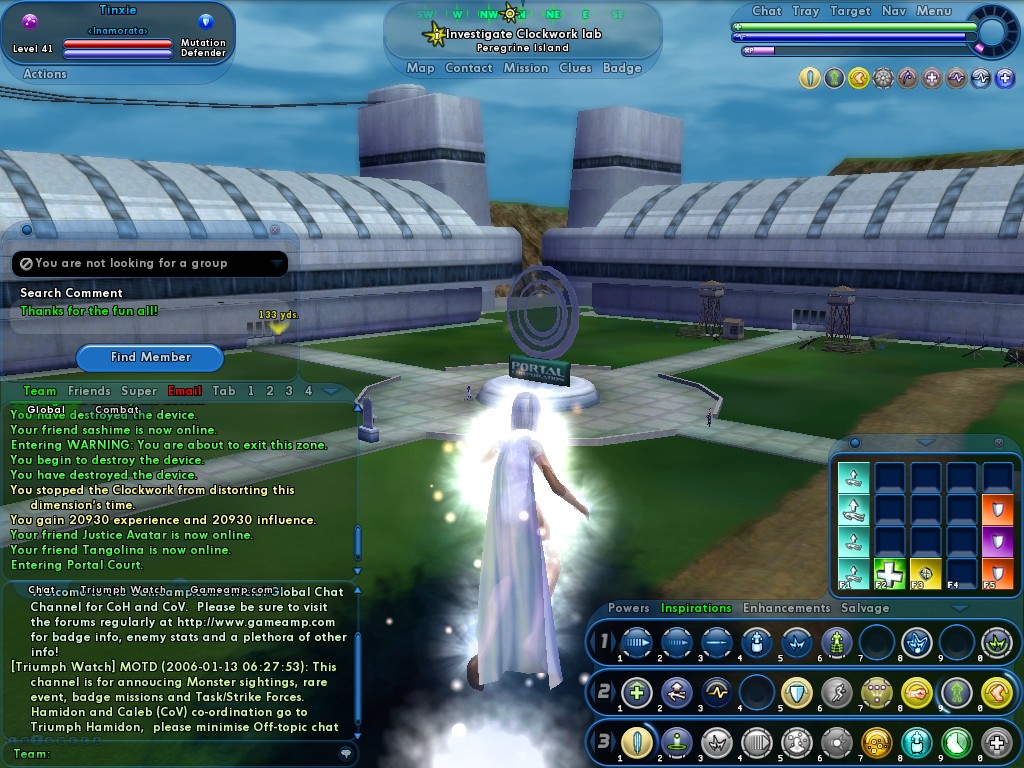This screenshot has width=1024, height=768.
Task: Switch to the Friends chat tab
Action: pyautogui.click(x=89, y=391)
